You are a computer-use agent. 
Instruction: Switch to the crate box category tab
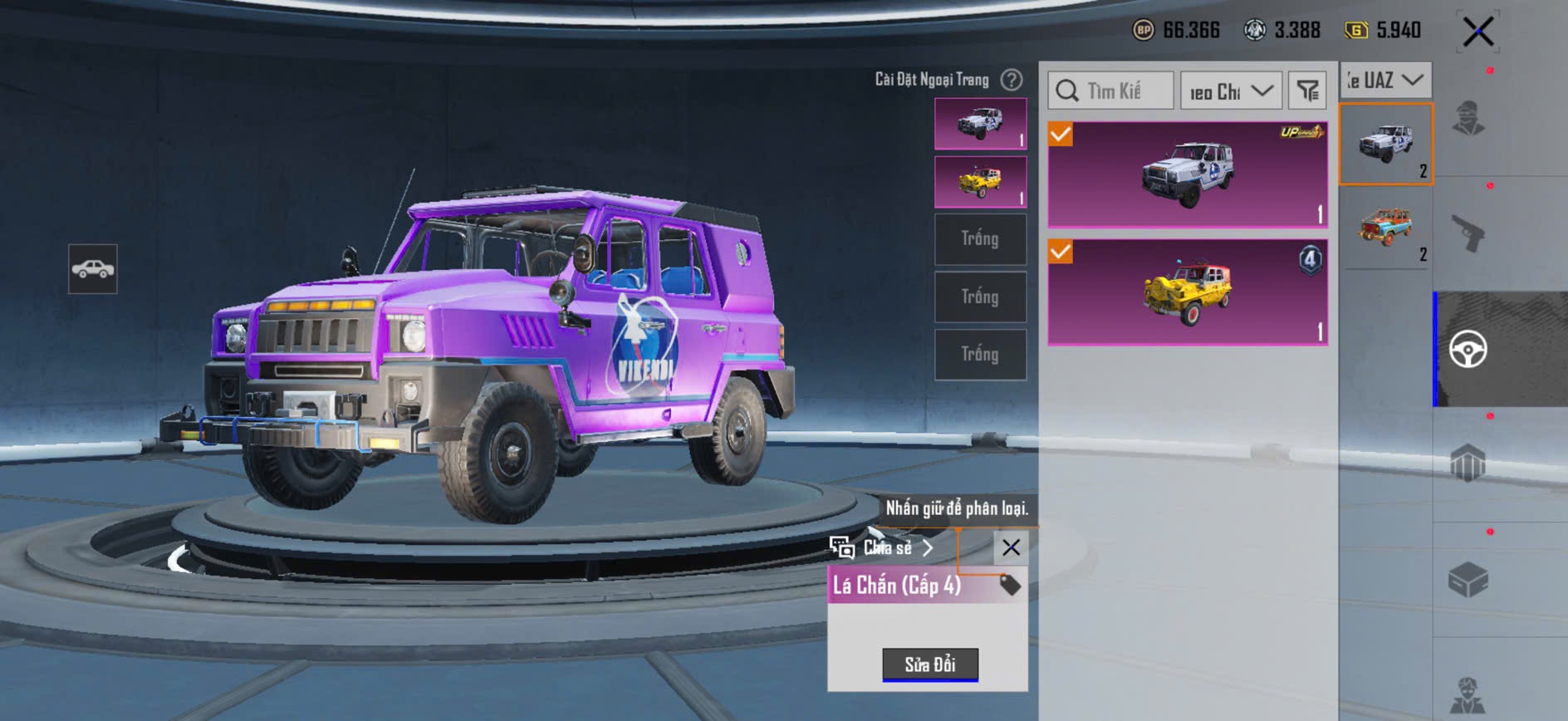pos(1468,580)
